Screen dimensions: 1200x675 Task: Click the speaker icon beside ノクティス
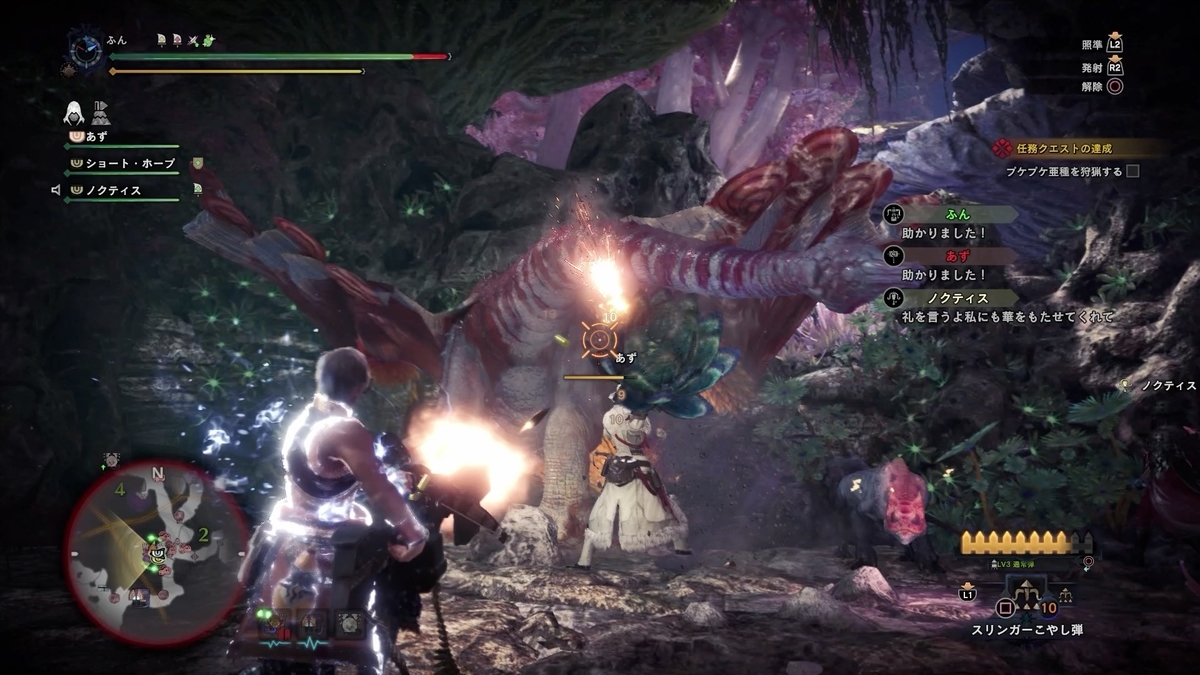(56, 190)
